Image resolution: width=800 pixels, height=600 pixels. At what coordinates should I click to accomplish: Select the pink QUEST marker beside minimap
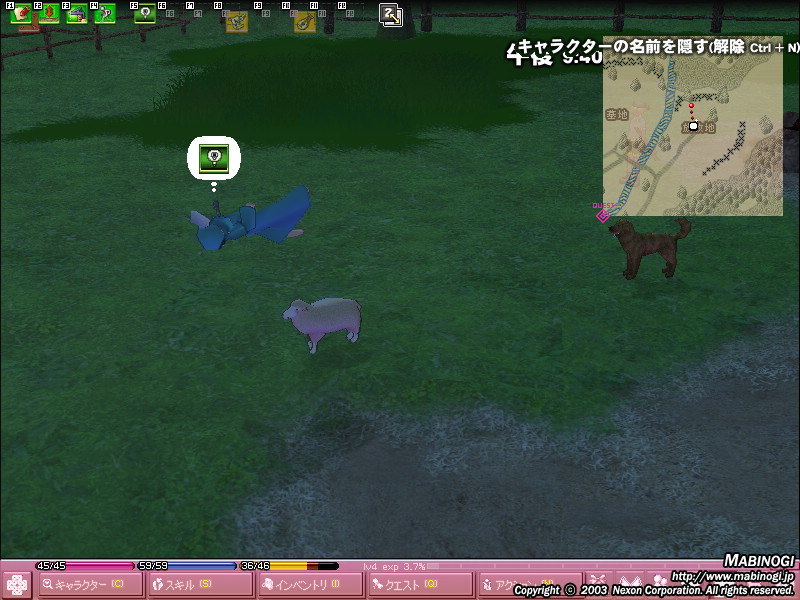(x=602, y=213)
